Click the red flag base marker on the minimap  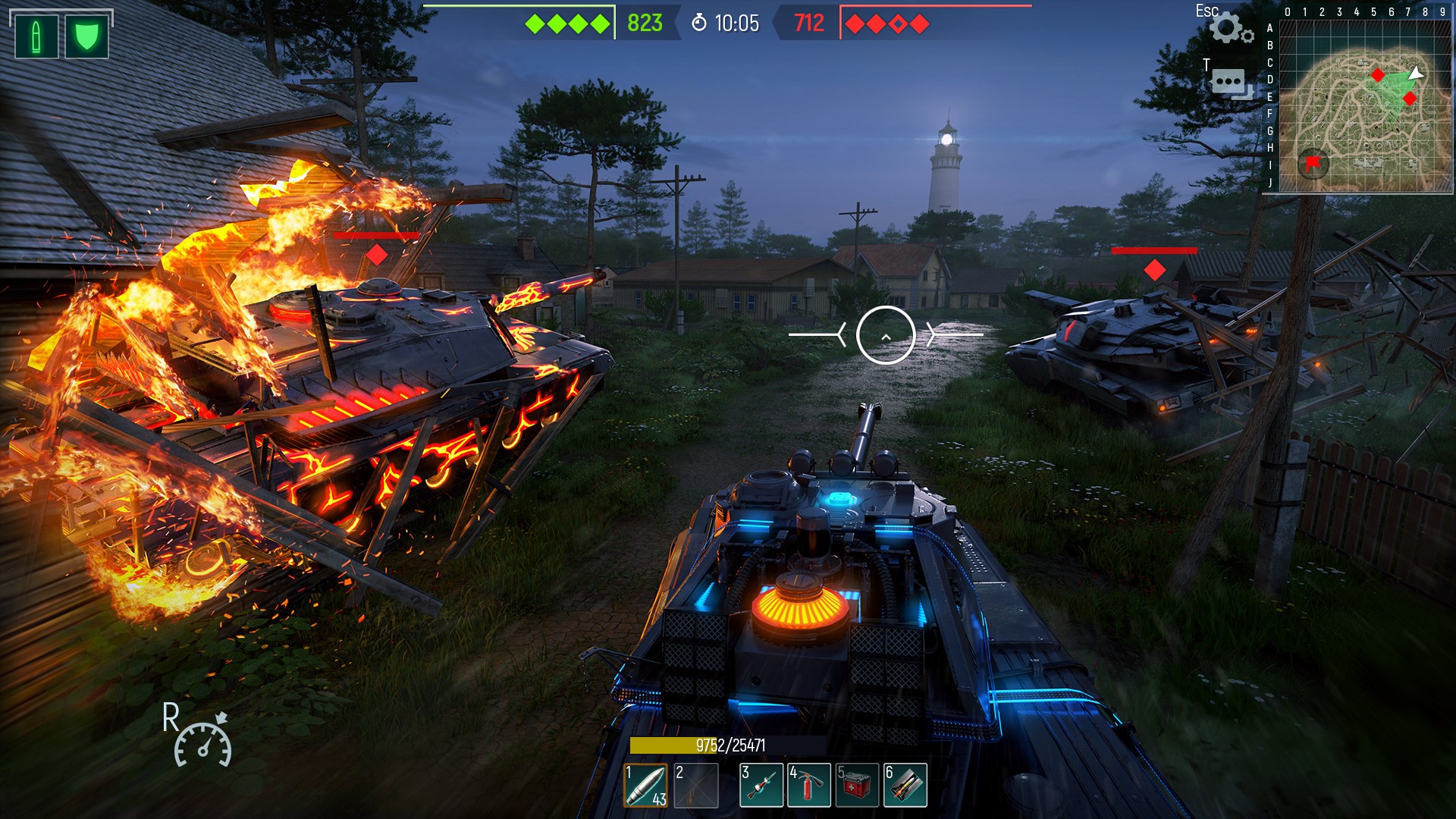1312,162
